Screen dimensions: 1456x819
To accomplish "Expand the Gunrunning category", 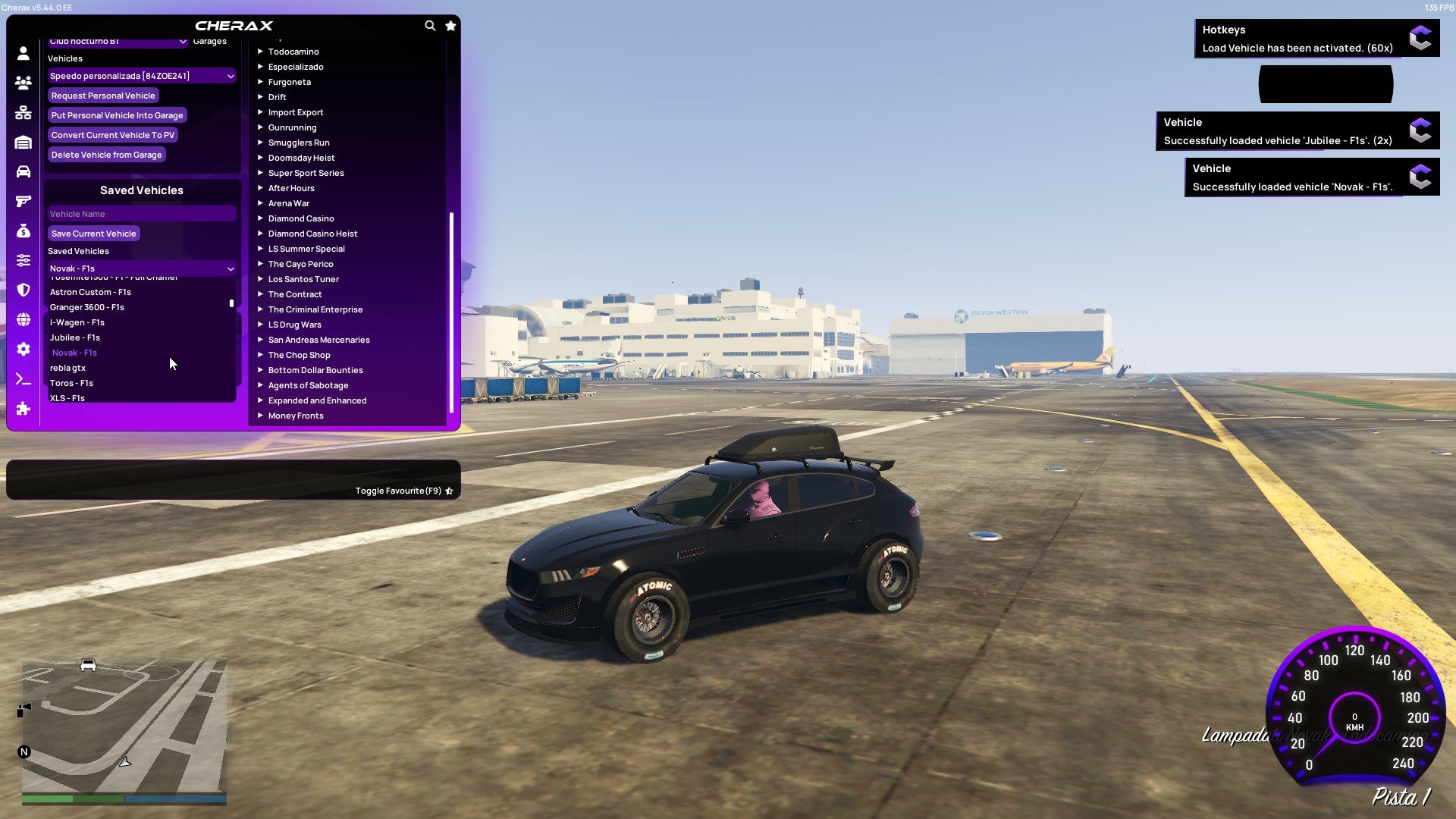I will click(x=293, y=127).
